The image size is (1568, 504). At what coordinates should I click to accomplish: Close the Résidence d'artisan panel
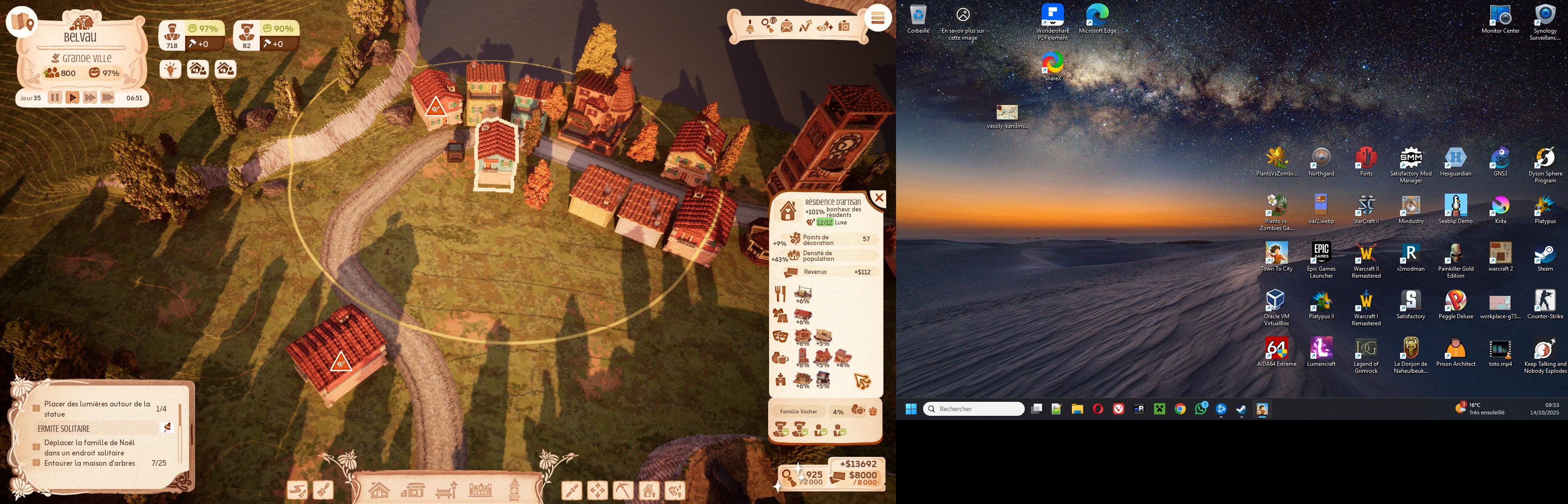(878, 198)
